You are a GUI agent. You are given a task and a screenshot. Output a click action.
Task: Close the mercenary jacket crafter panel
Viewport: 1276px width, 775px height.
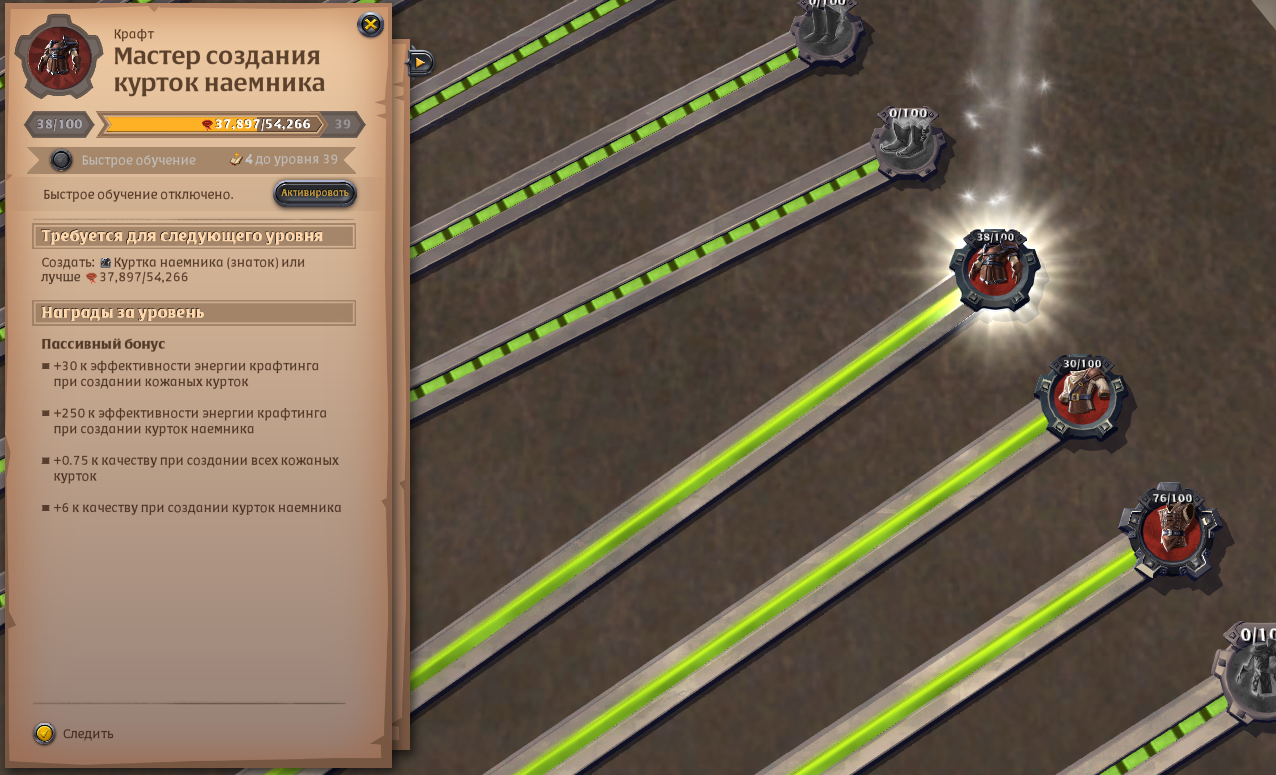click(370, 25)
